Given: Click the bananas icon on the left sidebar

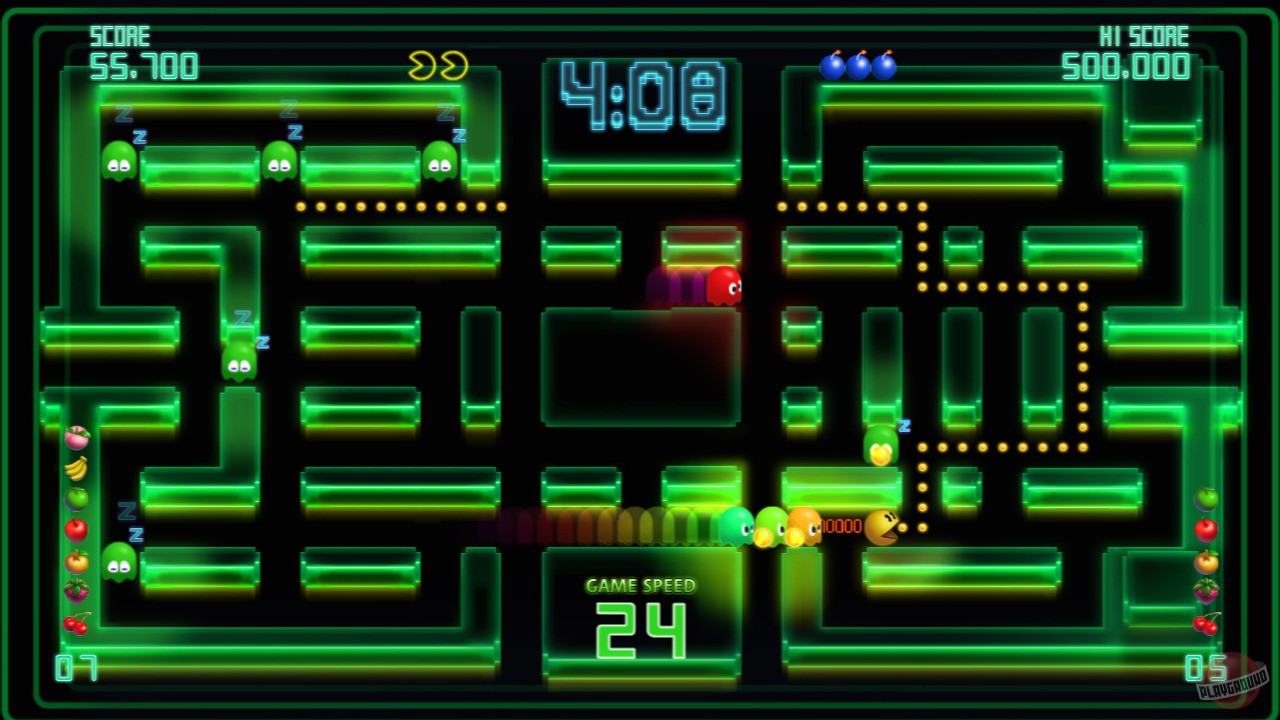Looking at the screenshot, I should (x=78, y=465).
